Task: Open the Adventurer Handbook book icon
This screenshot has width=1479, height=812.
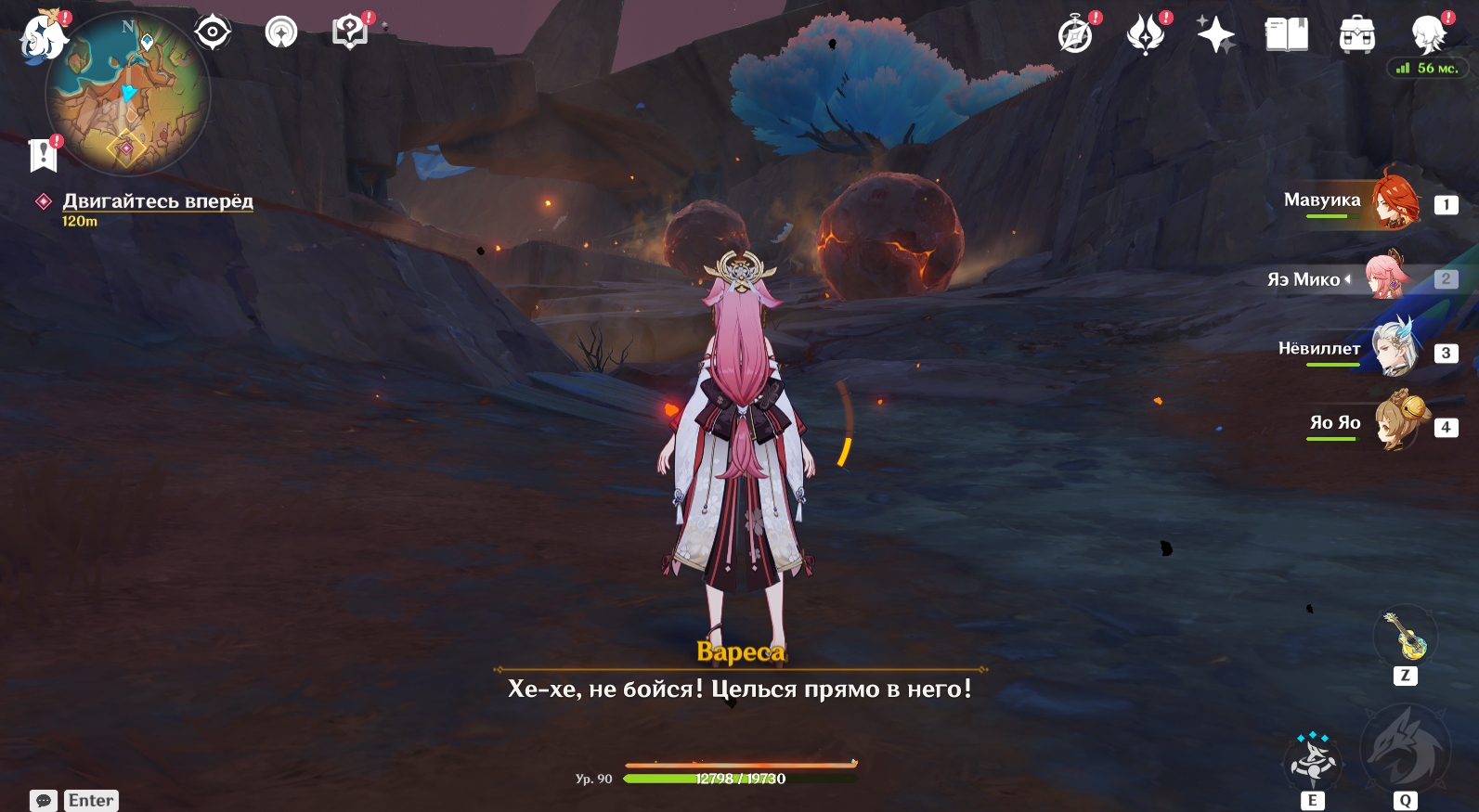Action: 1286,35
